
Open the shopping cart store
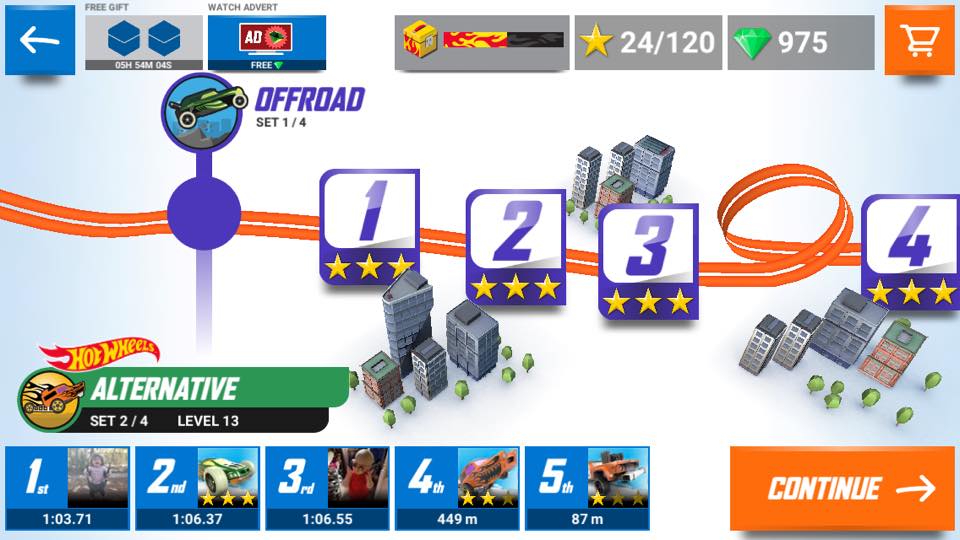(919, 40)
